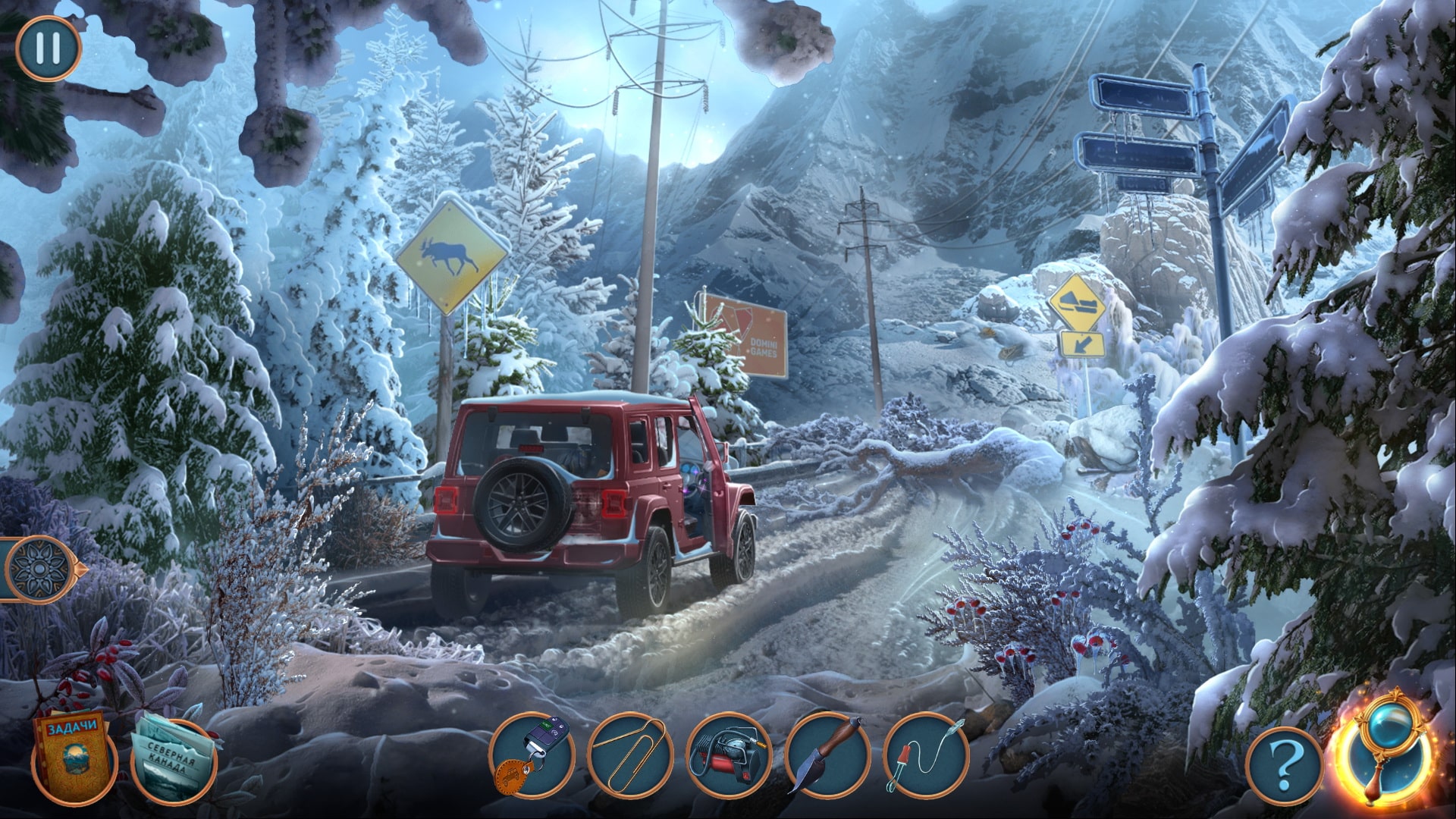Select the wooden-handled knife slot
1456x819 pixels.
click(827, 756)
